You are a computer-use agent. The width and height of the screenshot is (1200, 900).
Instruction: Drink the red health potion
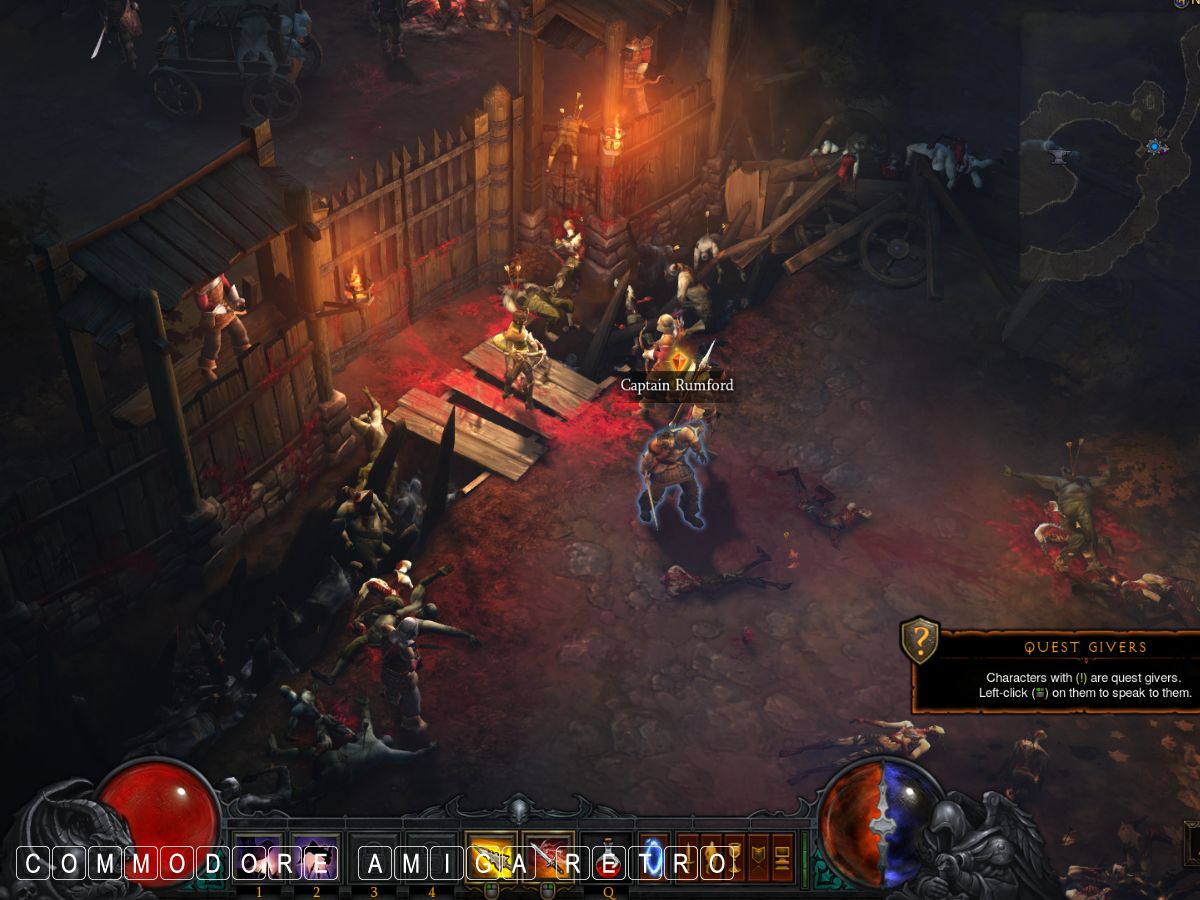(607, 857)
